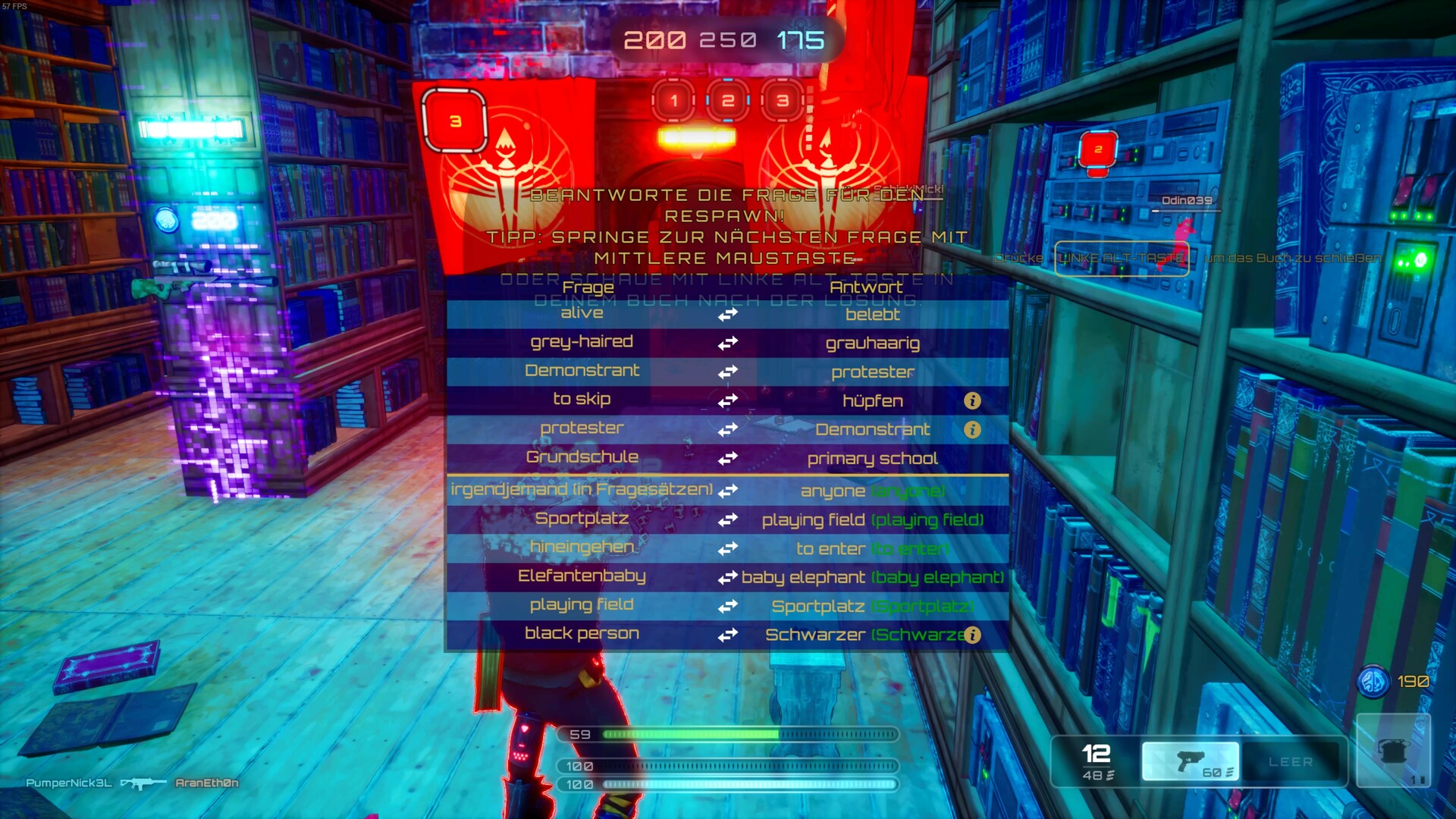Select the pistol icon in the weapon slot
The height and width of the screenshot is (819, 1456).
[1190, 761]
